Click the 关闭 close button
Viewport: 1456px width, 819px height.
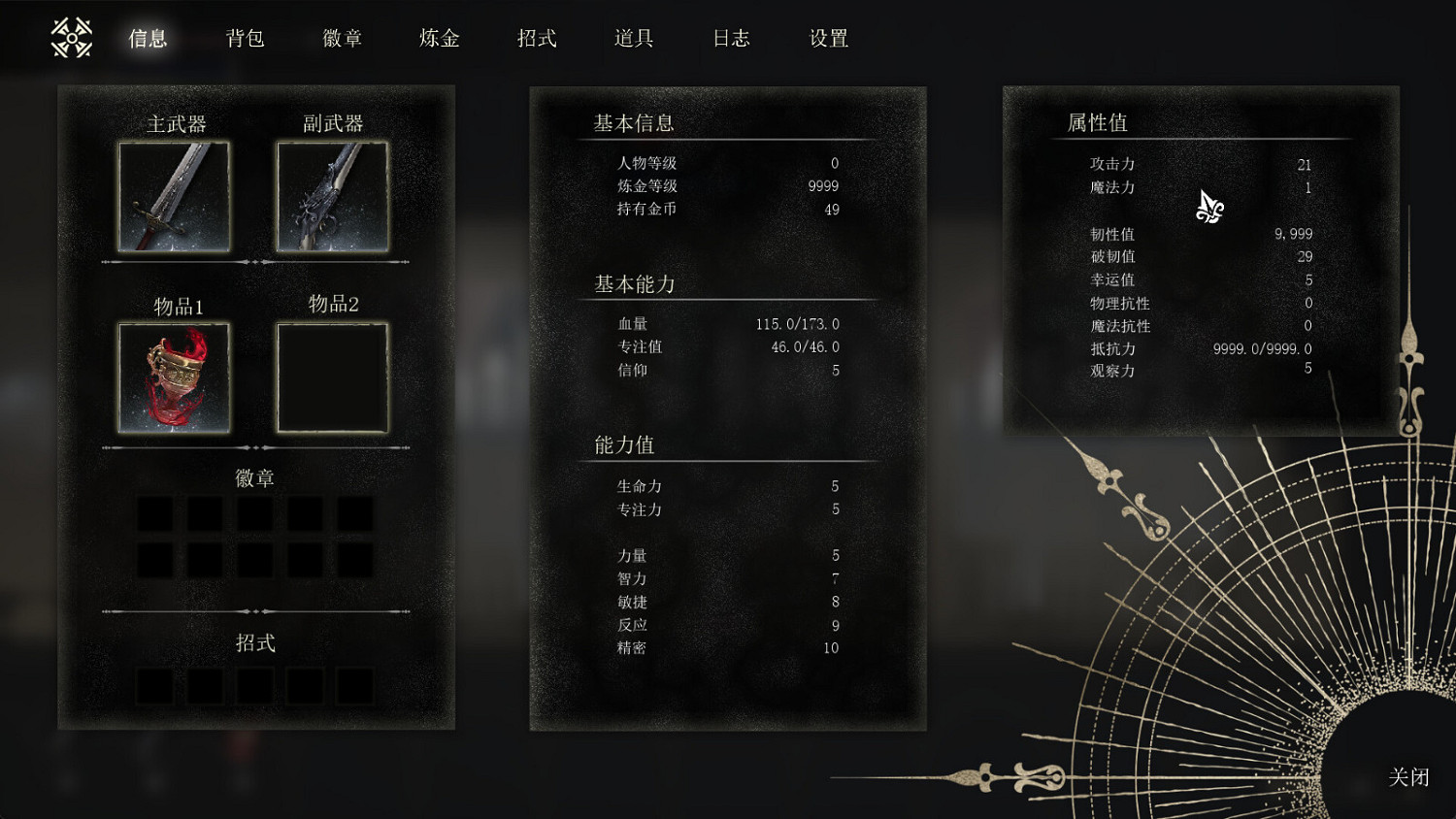tap(1406, 777)
